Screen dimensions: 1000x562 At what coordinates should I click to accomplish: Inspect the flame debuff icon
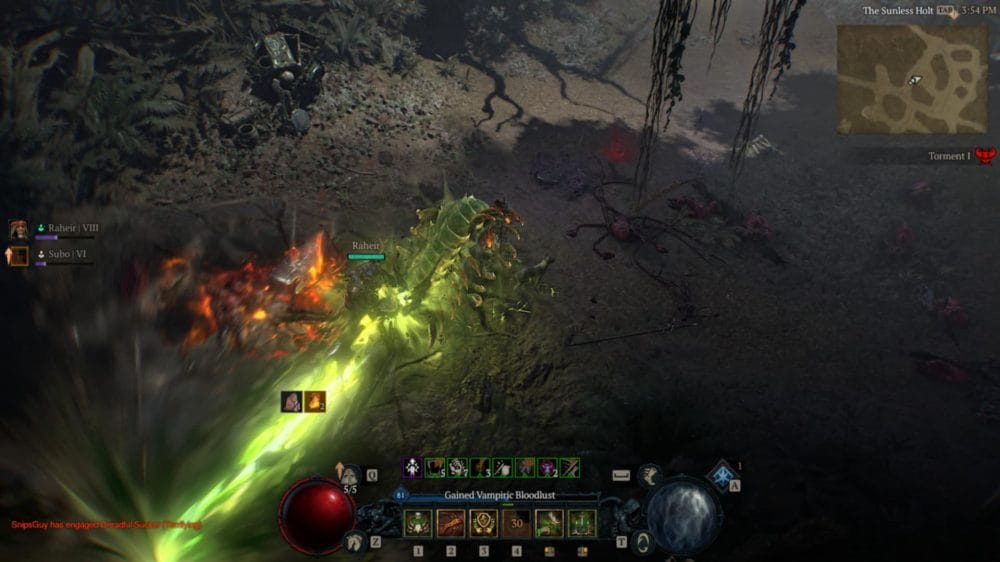(x=315, y=402)
